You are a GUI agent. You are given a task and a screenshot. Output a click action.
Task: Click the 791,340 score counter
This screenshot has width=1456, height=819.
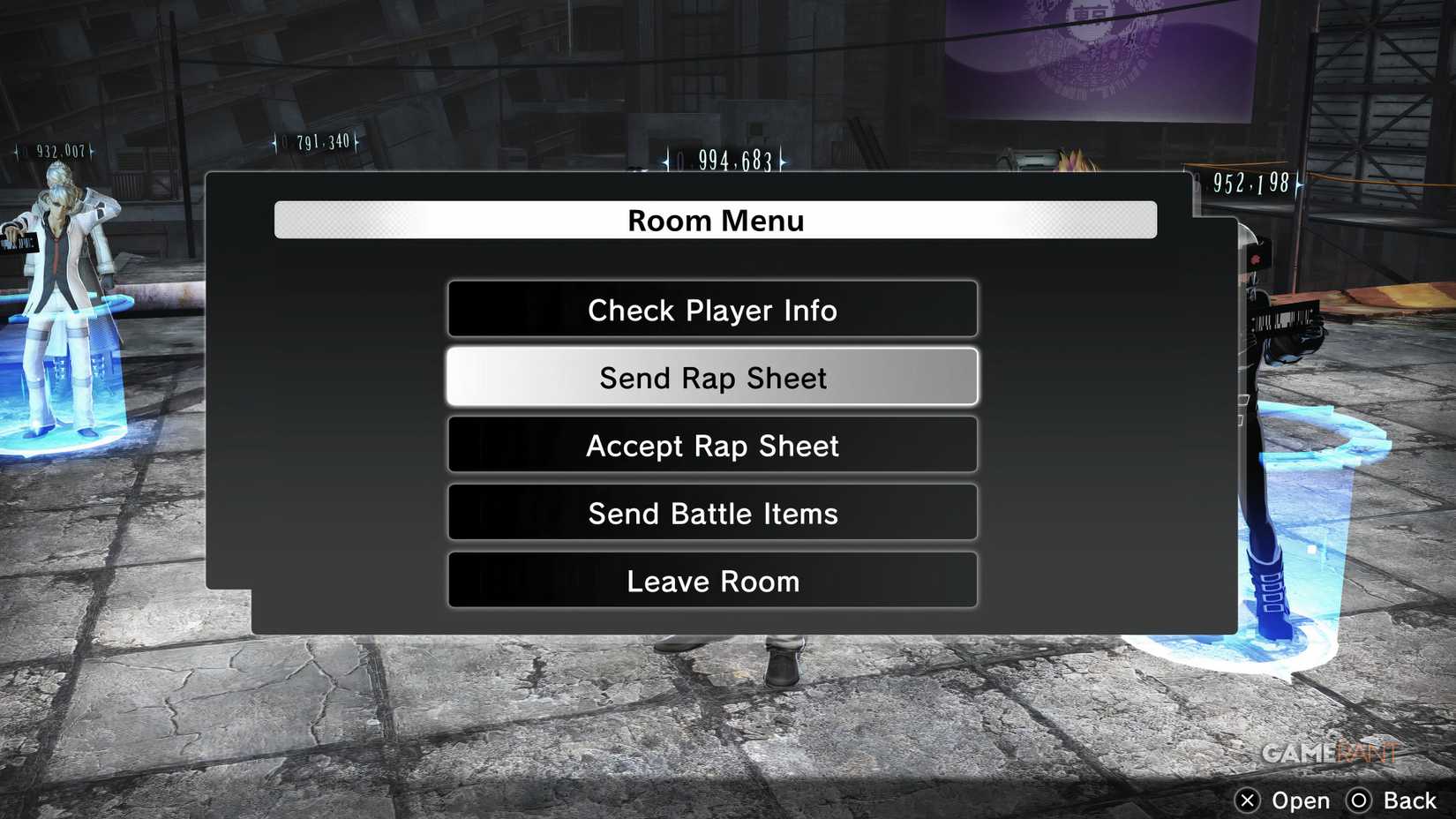tap(315, 139)
